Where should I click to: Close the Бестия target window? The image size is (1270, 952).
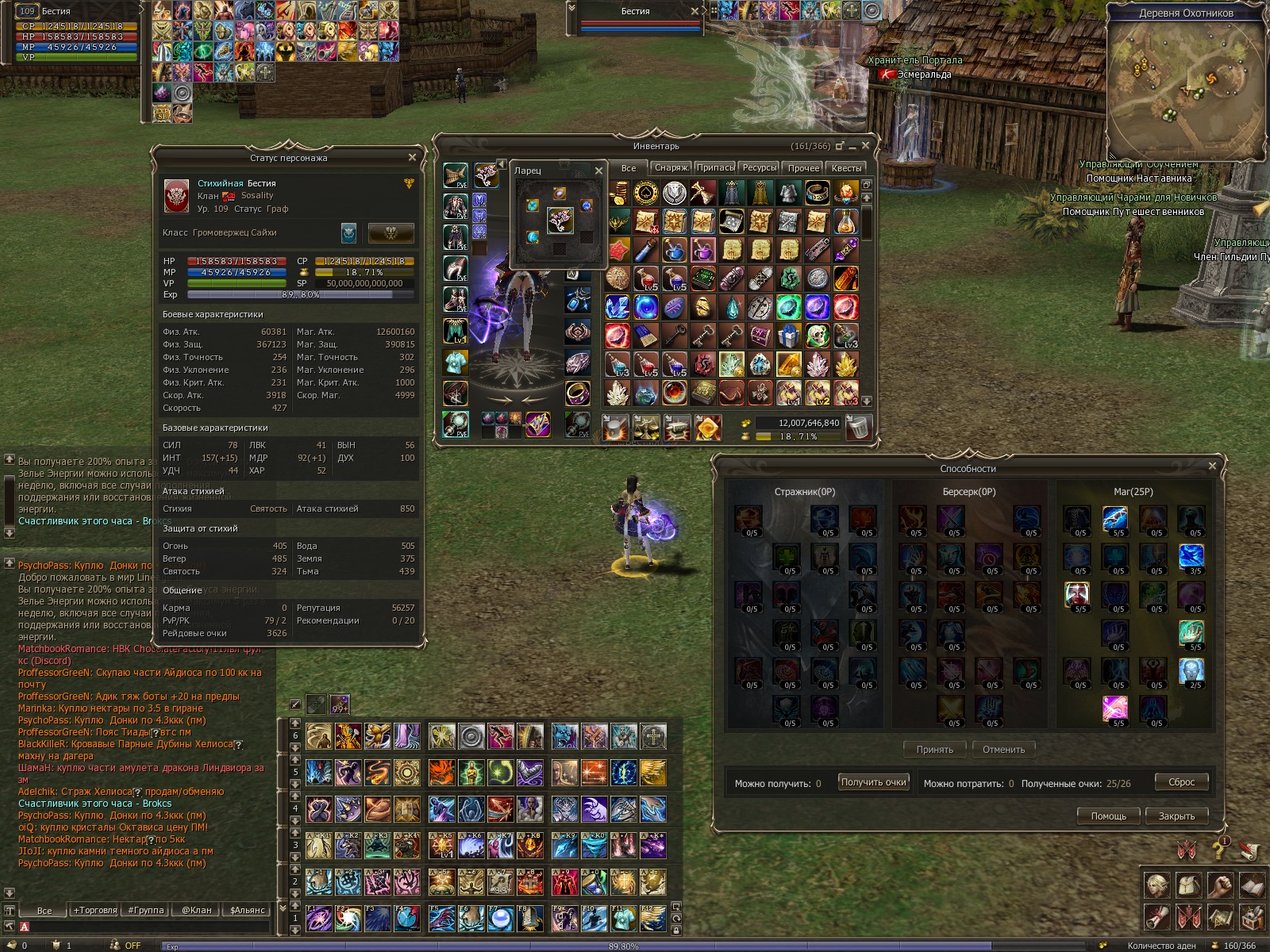pos(695,11)
